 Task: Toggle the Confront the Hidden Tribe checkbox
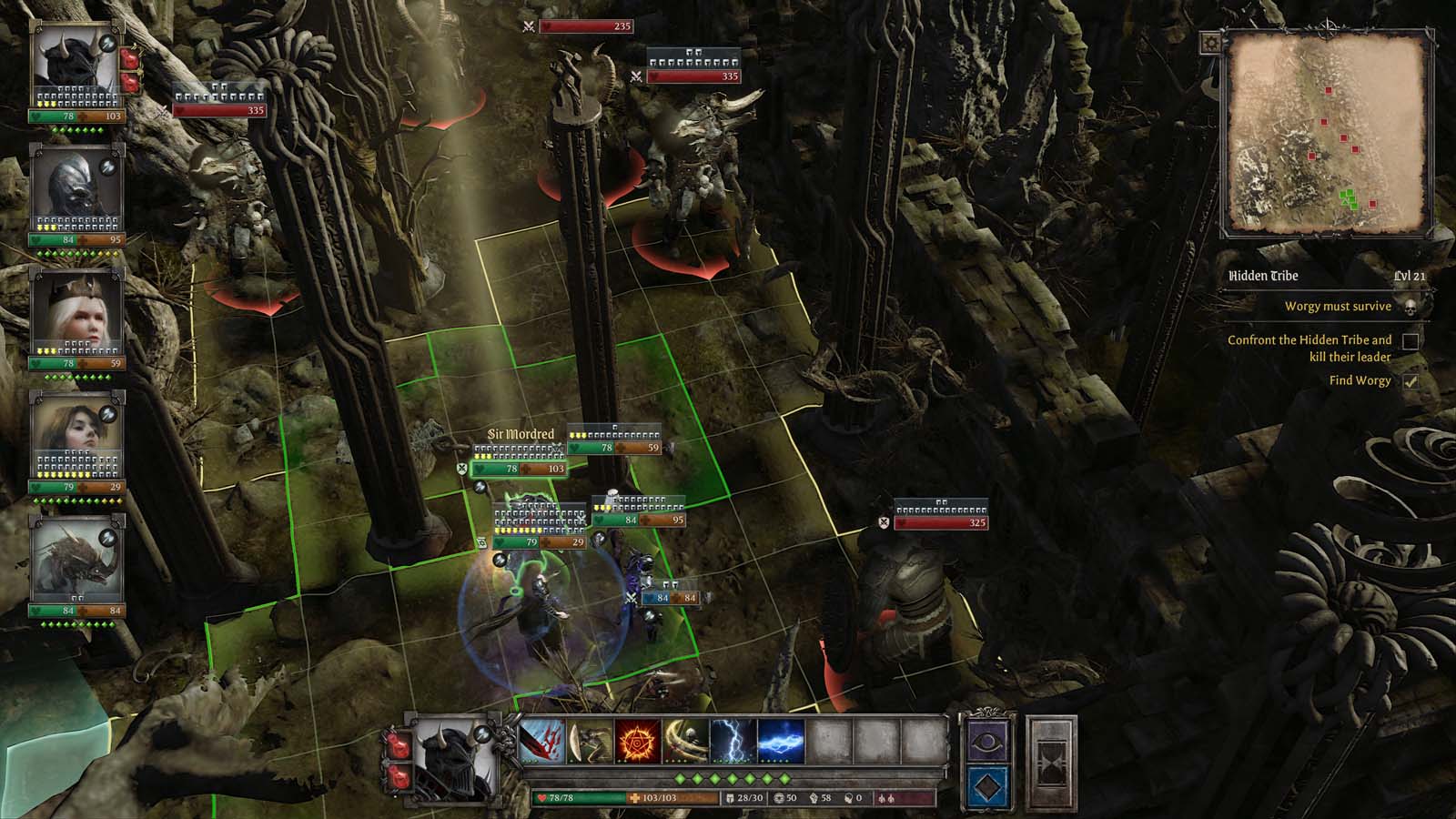click(x=1411, y=341)
